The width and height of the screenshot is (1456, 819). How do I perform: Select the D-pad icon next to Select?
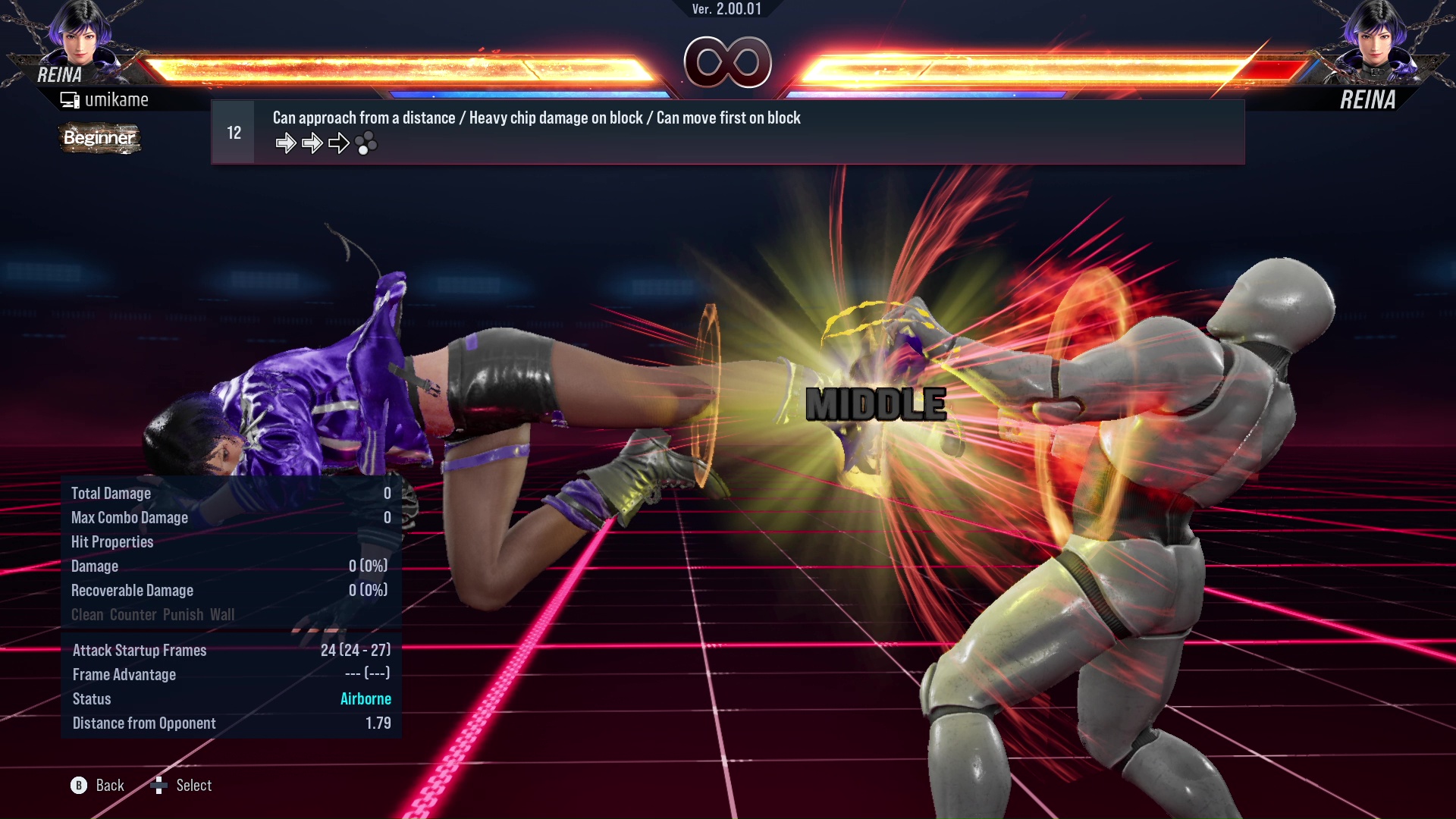point(160,786)
